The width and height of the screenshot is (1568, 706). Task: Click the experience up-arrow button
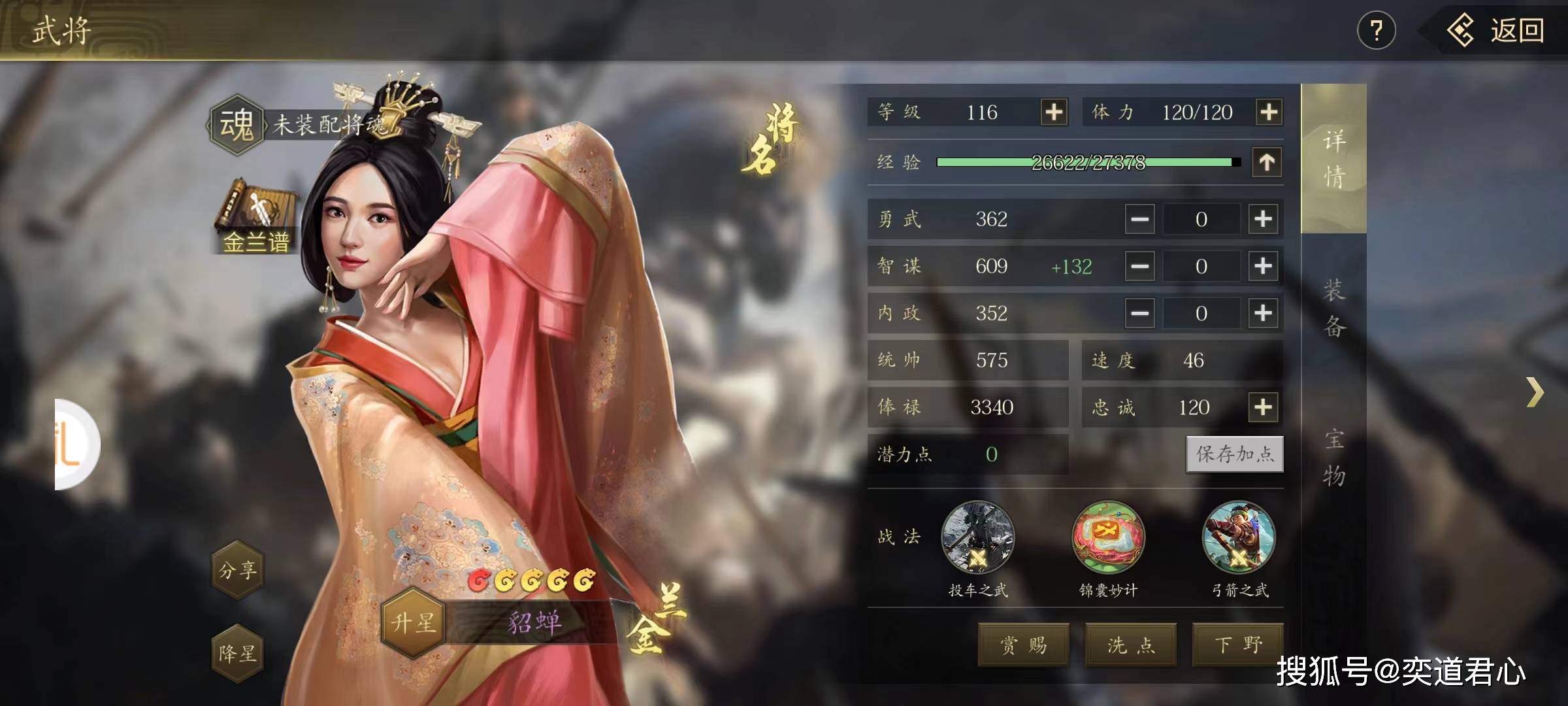[x=1266, y=162]
